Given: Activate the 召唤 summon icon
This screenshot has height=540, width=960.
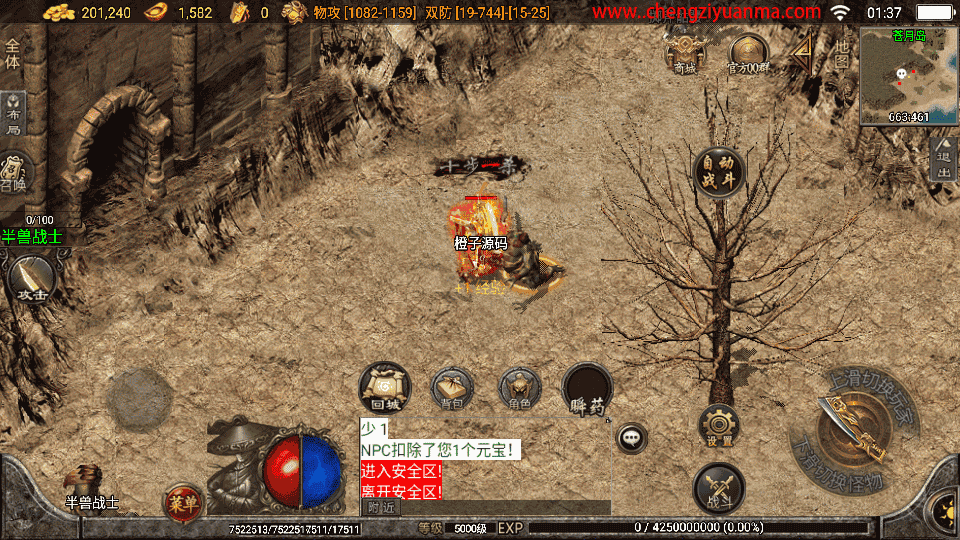Looking at the screenshot, I should tap(15, 172).
